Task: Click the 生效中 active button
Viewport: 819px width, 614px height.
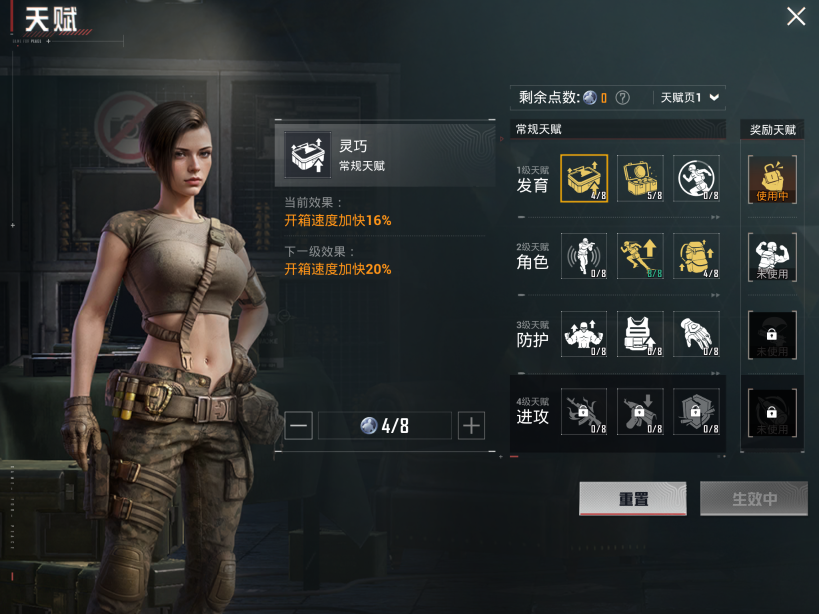Action: pos(754,499)
